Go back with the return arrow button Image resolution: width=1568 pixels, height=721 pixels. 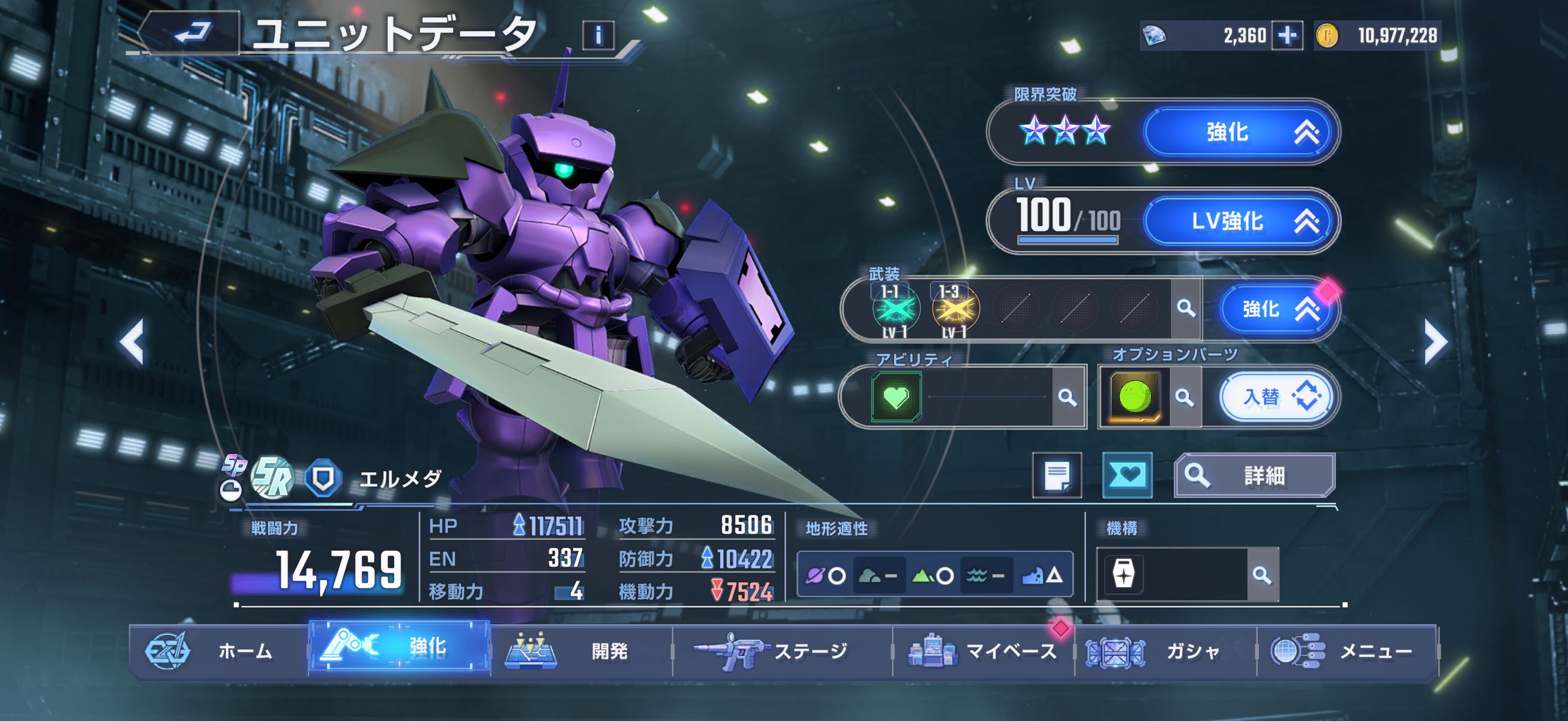pyautogui.click(x=192, y=33)
